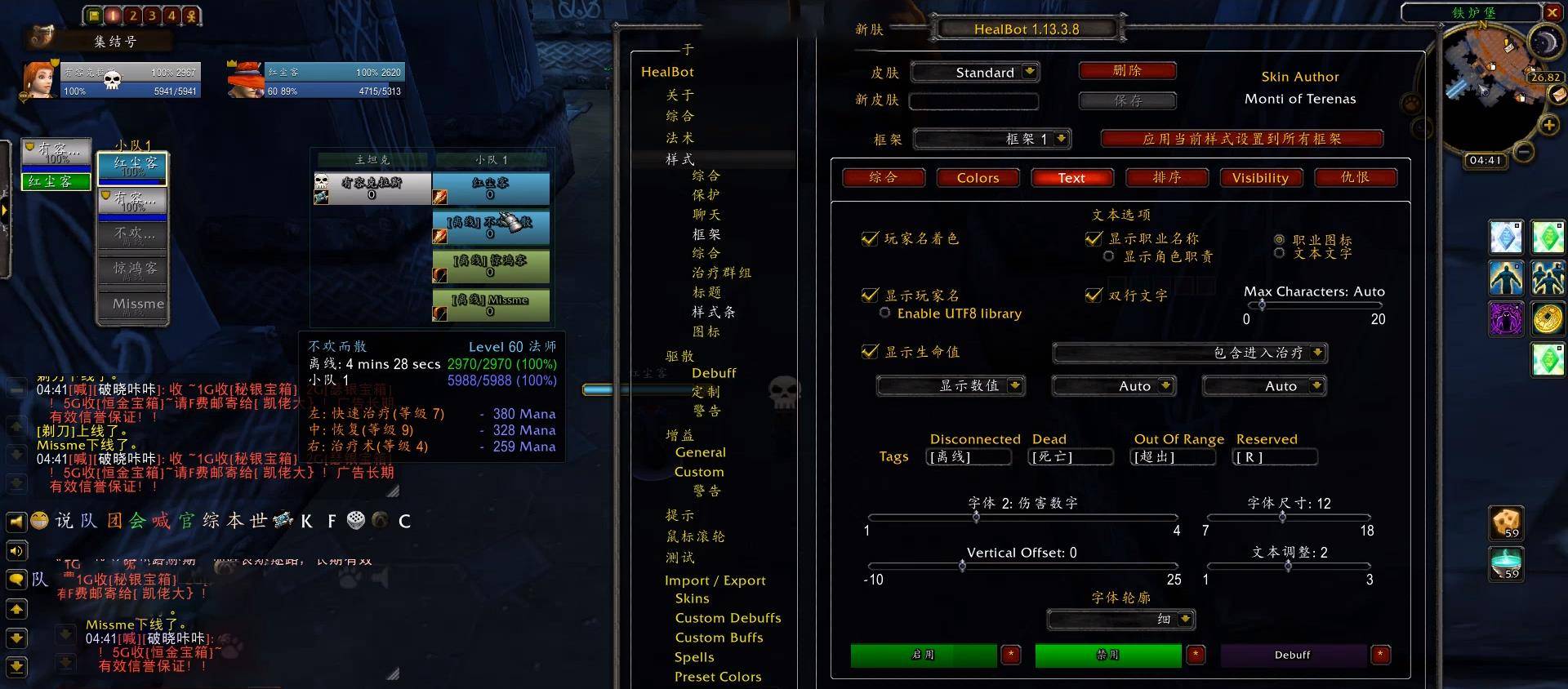
Task: Use the conjured water item on right action bar
Action: (x=1506, y=563)
